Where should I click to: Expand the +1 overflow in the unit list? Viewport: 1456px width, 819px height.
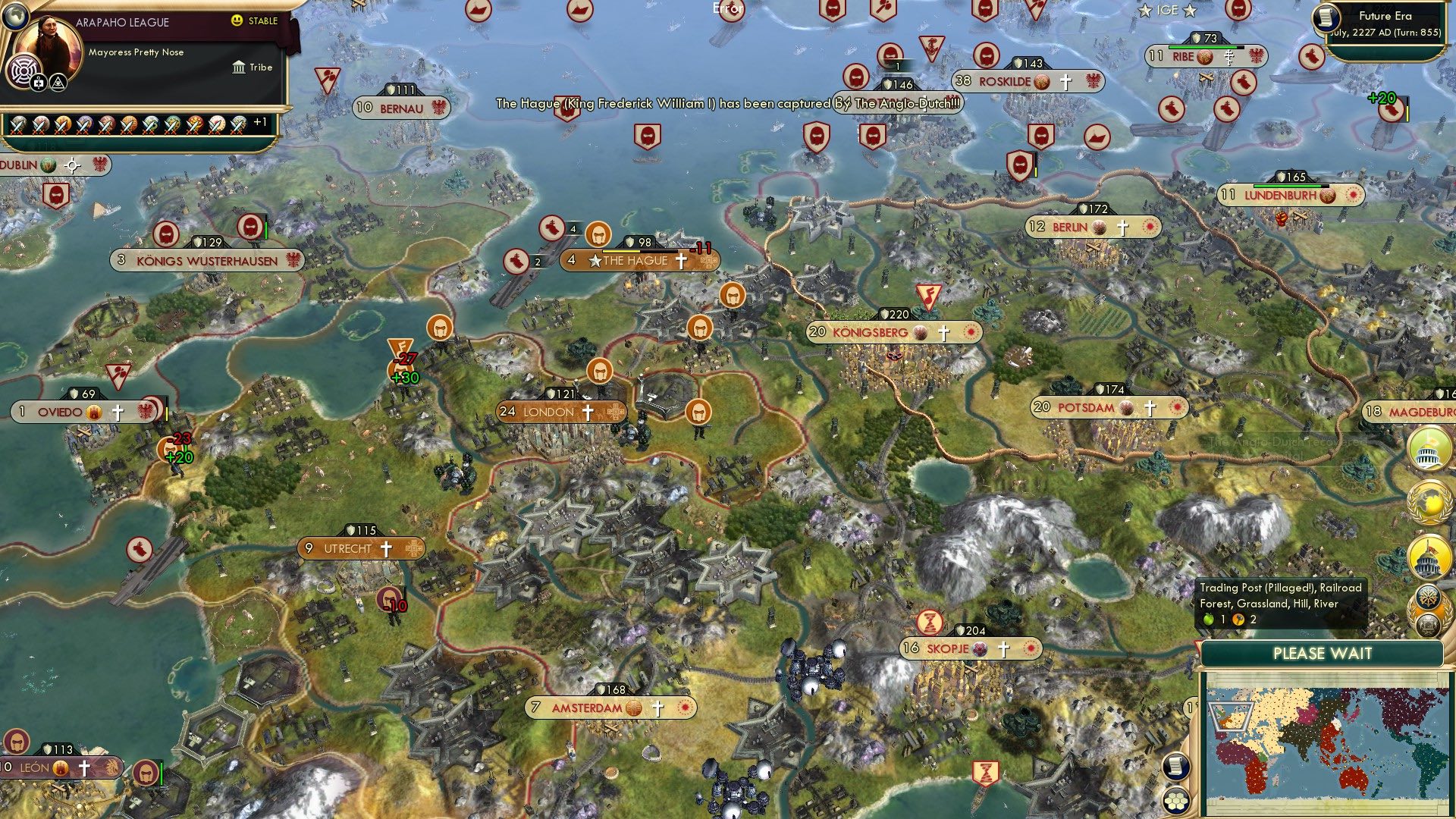(261, 122)
